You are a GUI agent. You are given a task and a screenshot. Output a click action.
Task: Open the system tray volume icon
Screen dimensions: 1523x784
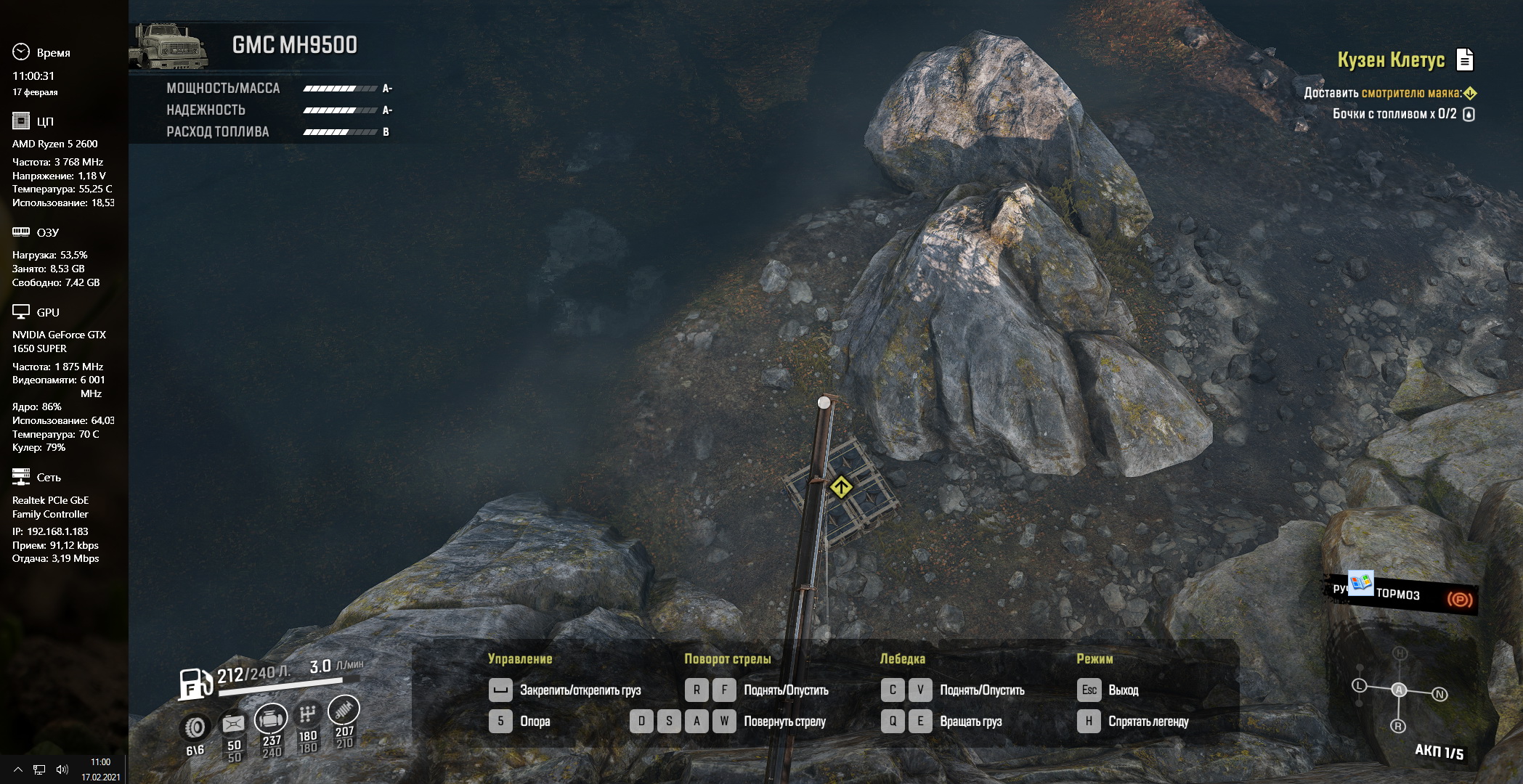click(62, 769)
